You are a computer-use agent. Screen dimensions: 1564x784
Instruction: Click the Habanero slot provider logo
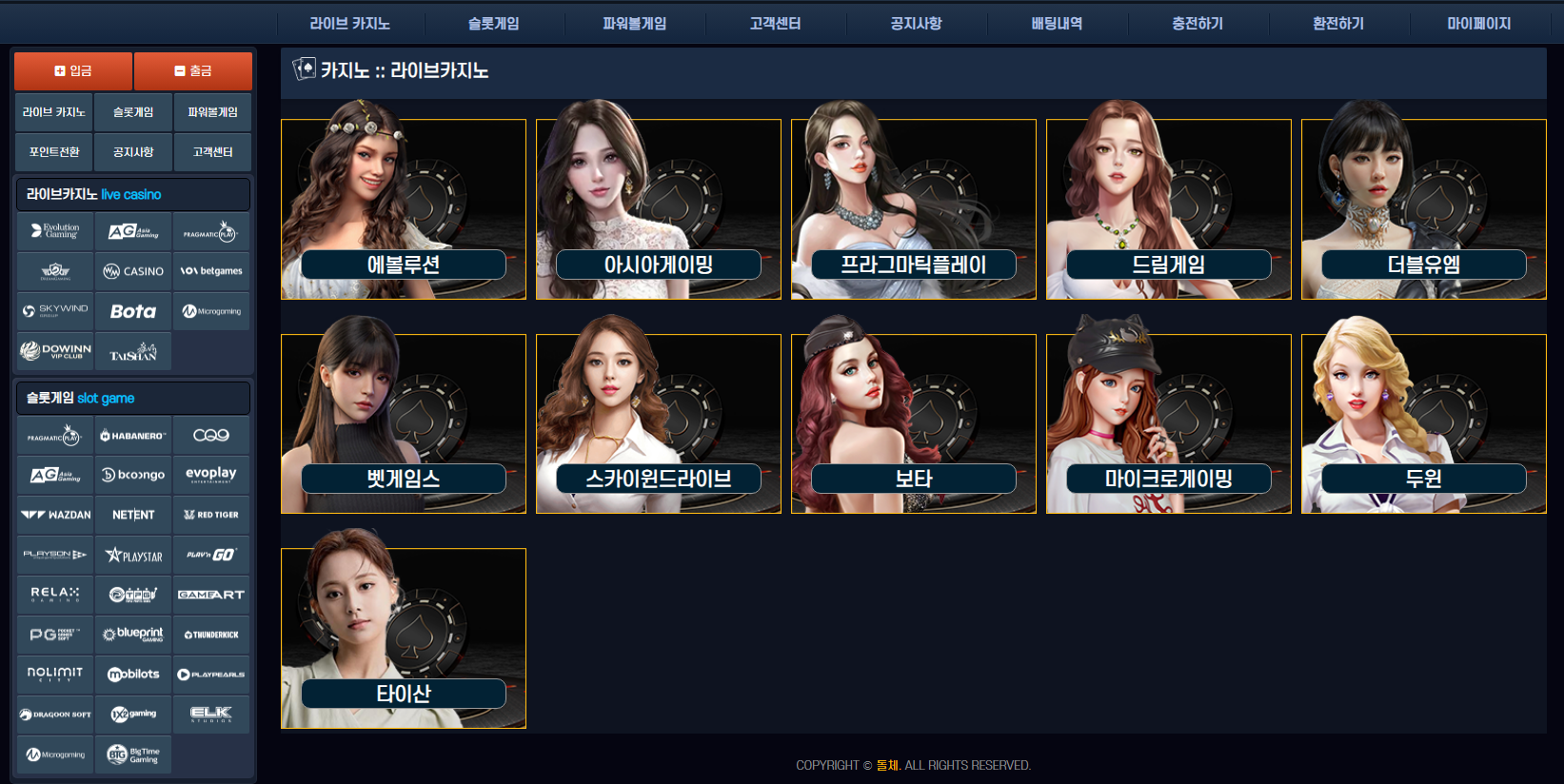click(x=133, y=436)
